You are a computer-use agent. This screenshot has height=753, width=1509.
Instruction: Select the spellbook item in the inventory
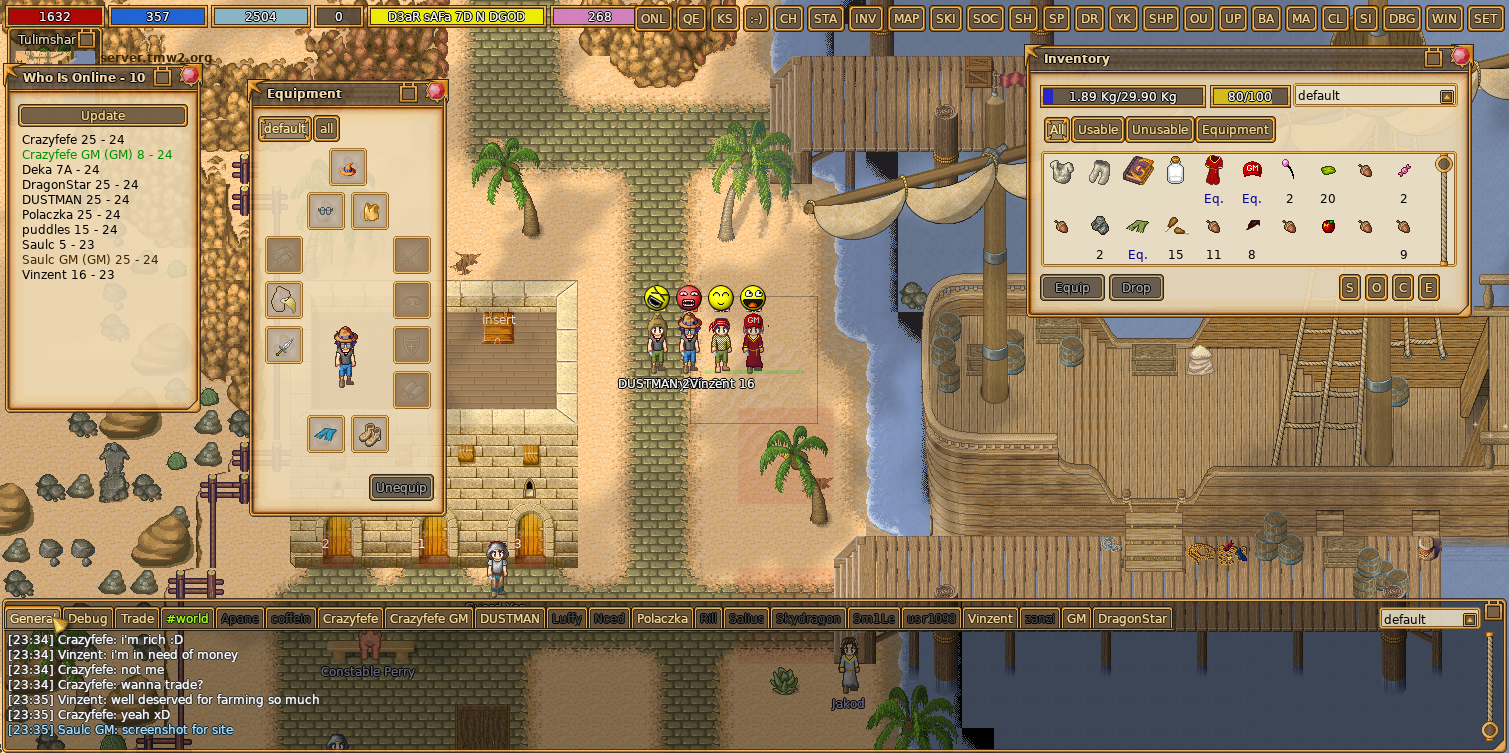(1137, 170)
